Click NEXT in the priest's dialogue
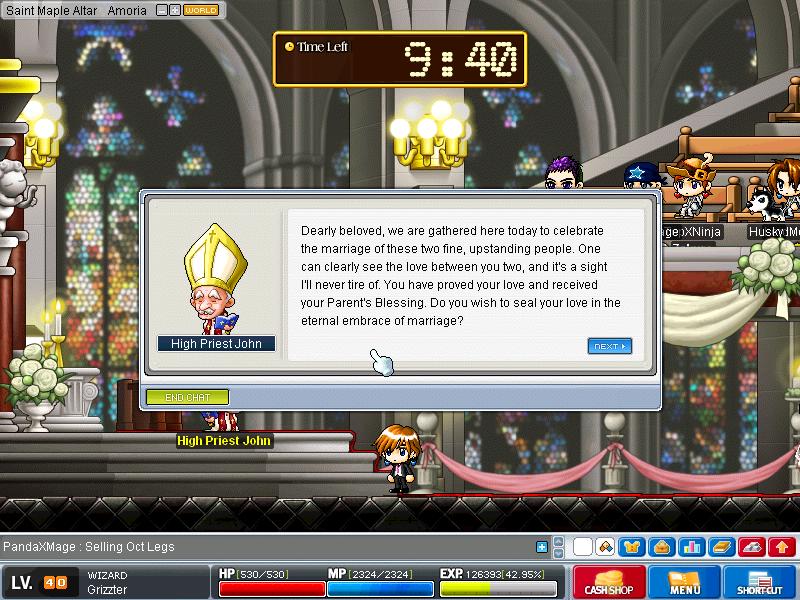800x600 pixels. [609, 347]
